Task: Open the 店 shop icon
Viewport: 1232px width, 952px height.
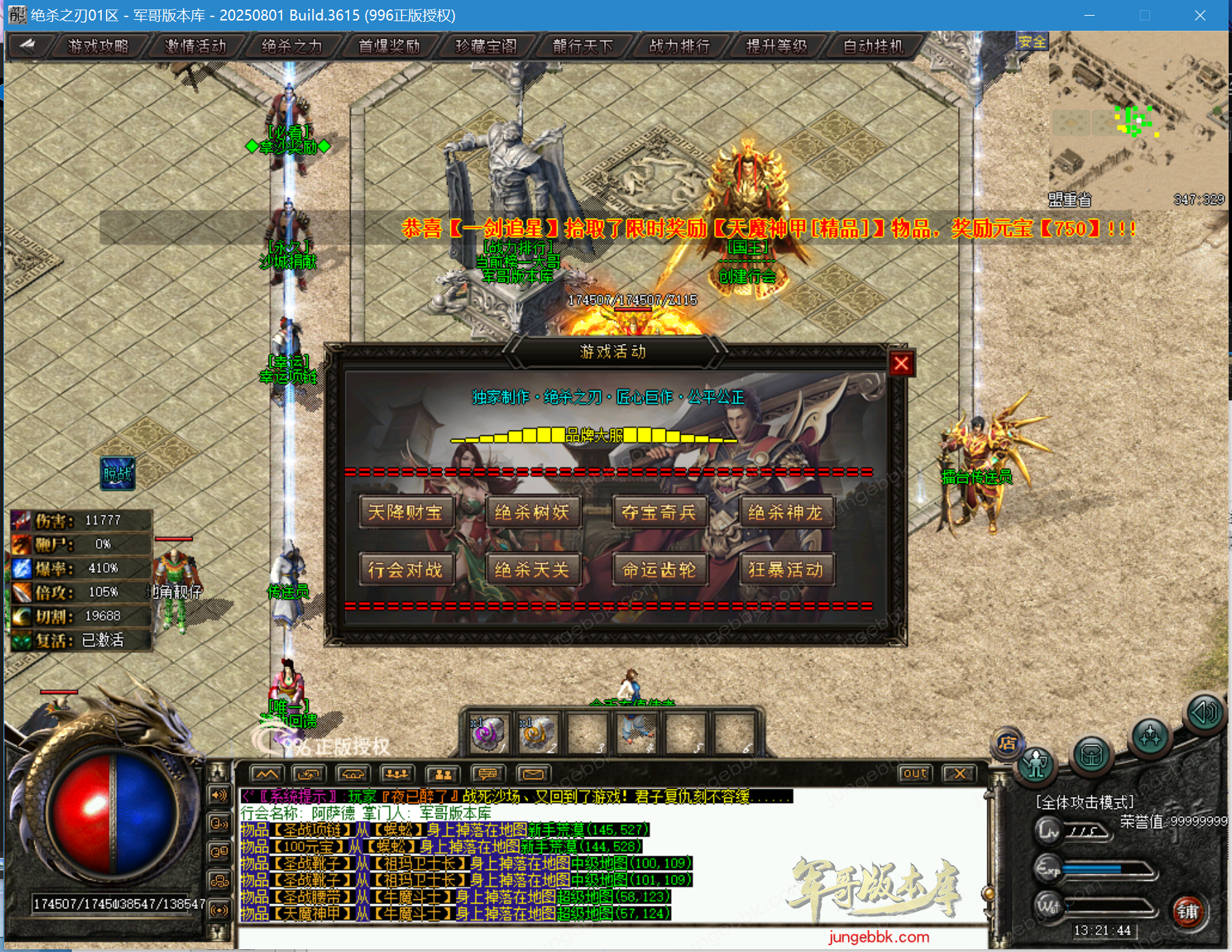Action: pyautogui.click(x=1008, y=742)
